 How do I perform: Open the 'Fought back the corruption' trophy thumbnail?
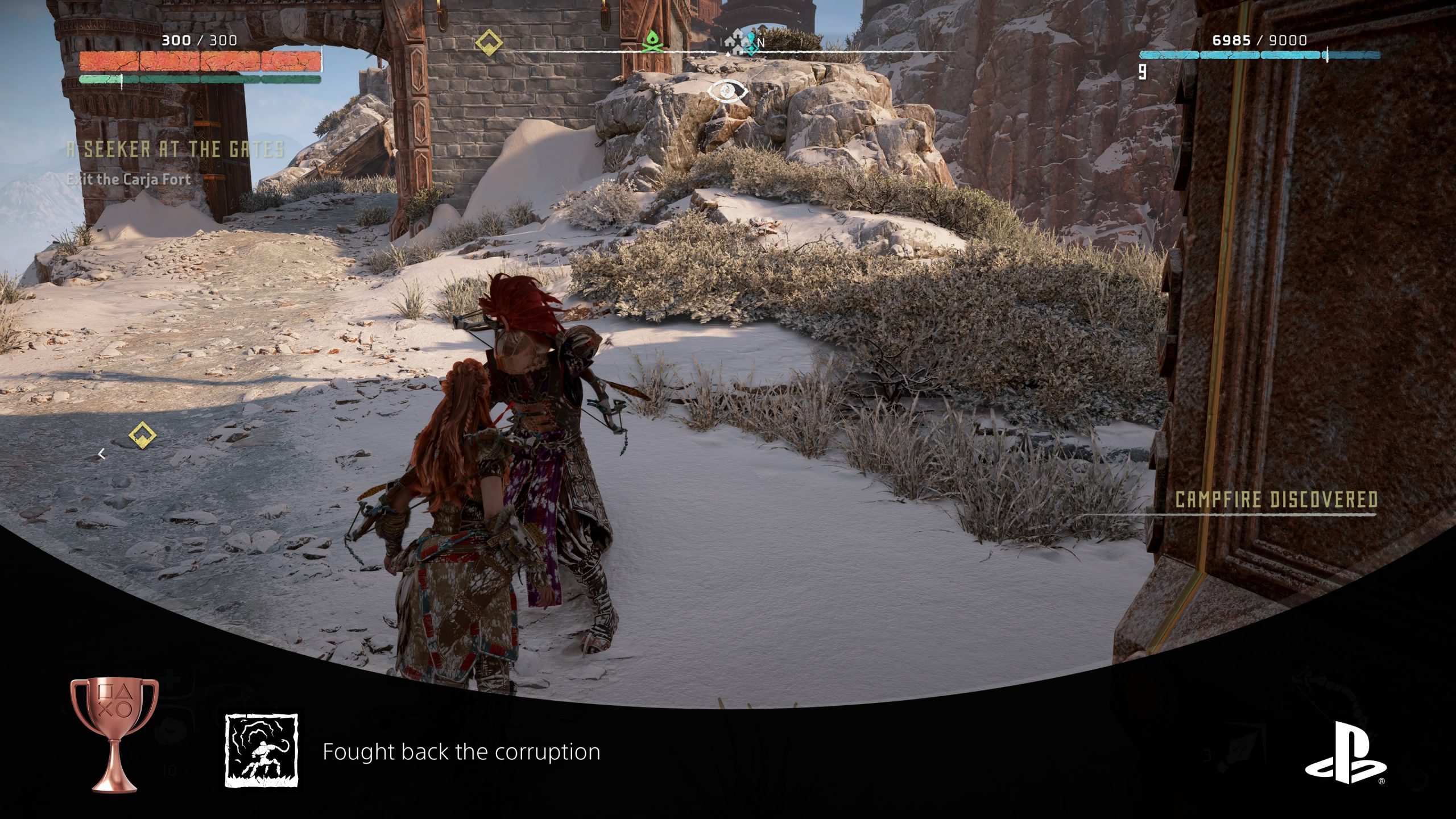pyautogui.click(x=262, y=751)
